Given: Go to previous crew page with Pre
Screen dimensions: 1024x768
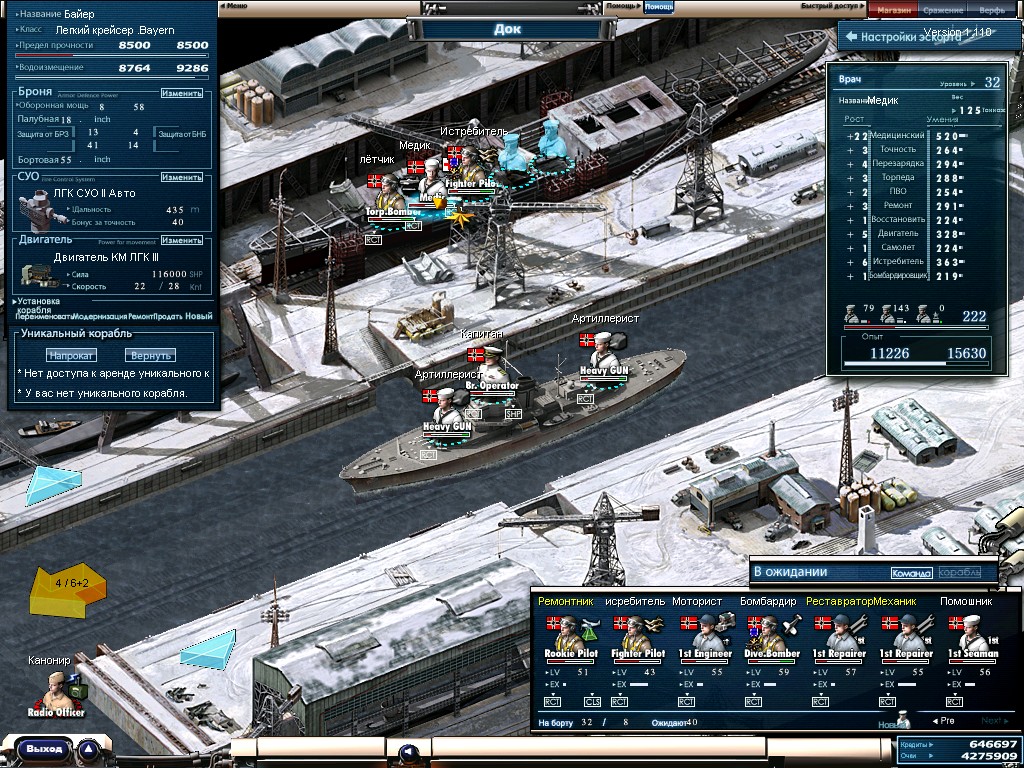Looking at the screenshot, I should tap(943, 720).
